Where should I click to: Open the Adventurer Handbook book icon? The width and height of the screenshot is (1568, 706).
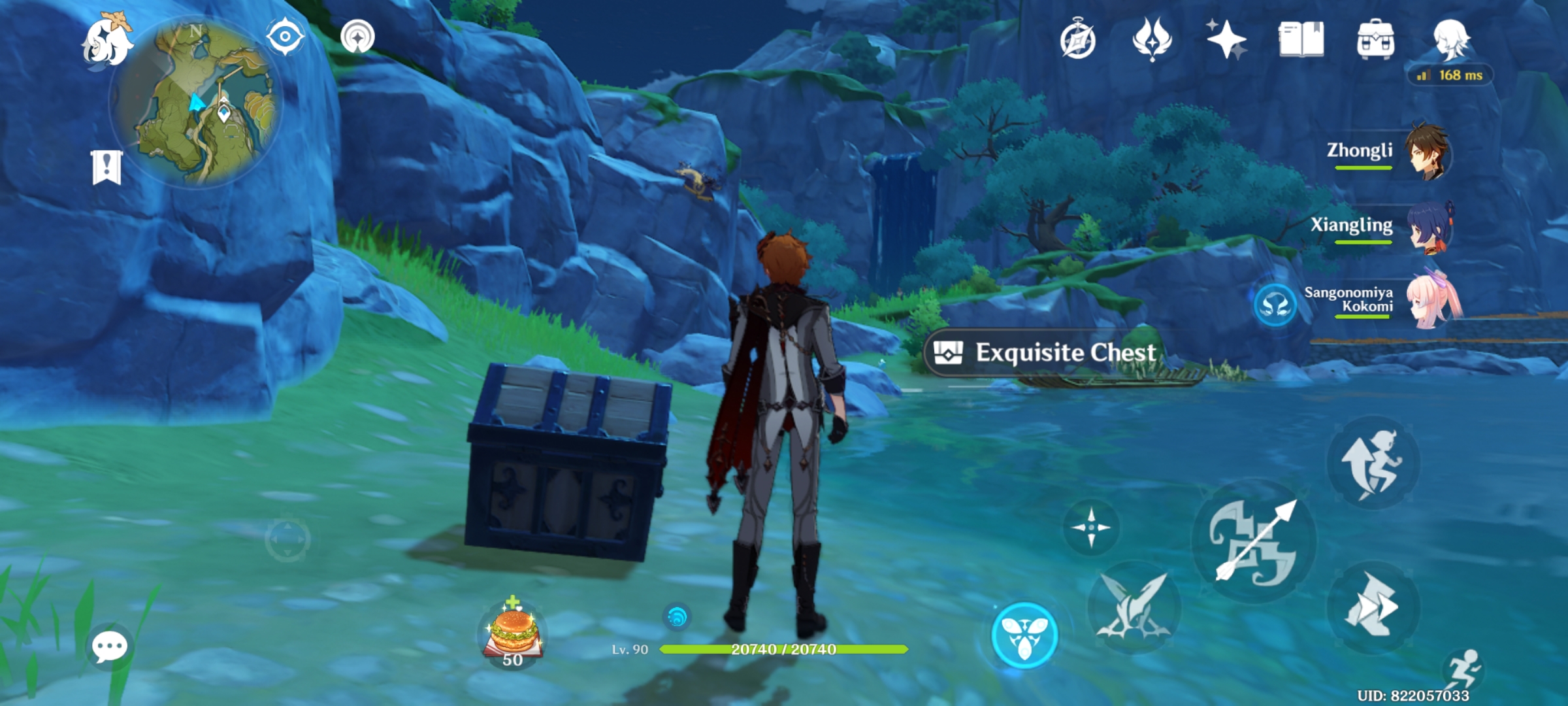coord(1300,41)
